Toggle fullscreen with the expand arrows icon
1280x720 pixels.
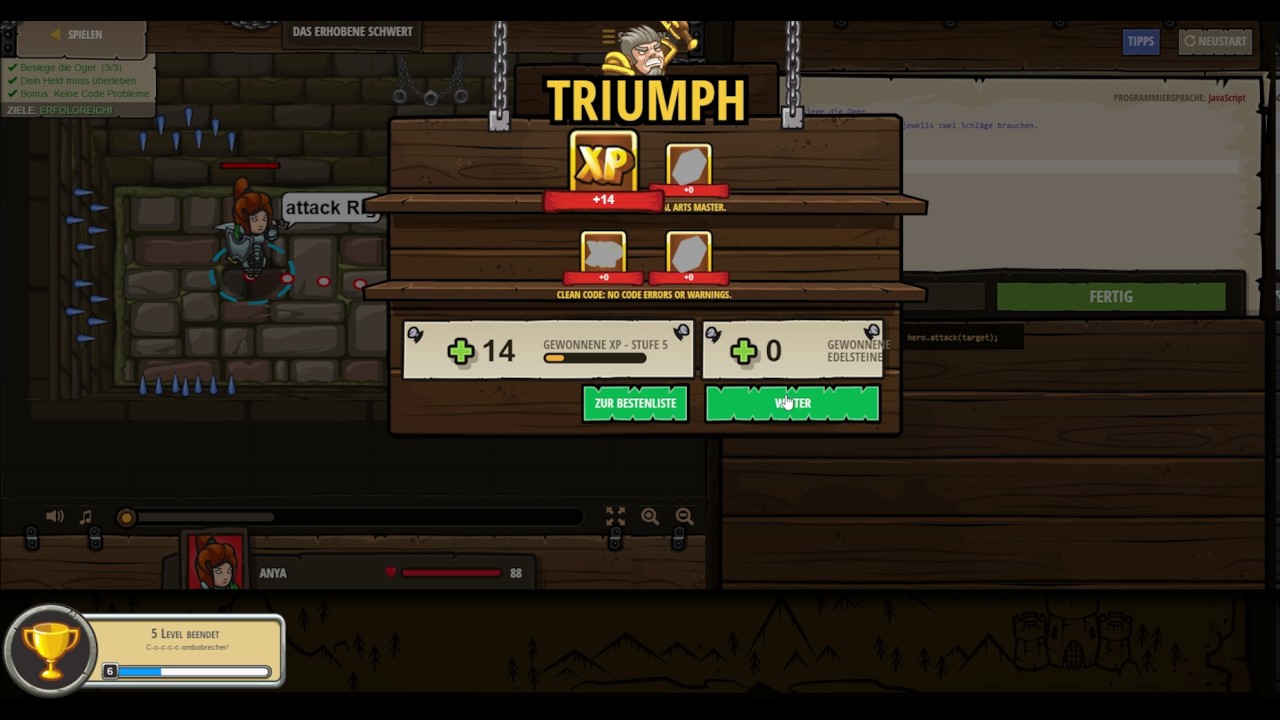click(x=615, y=516)
